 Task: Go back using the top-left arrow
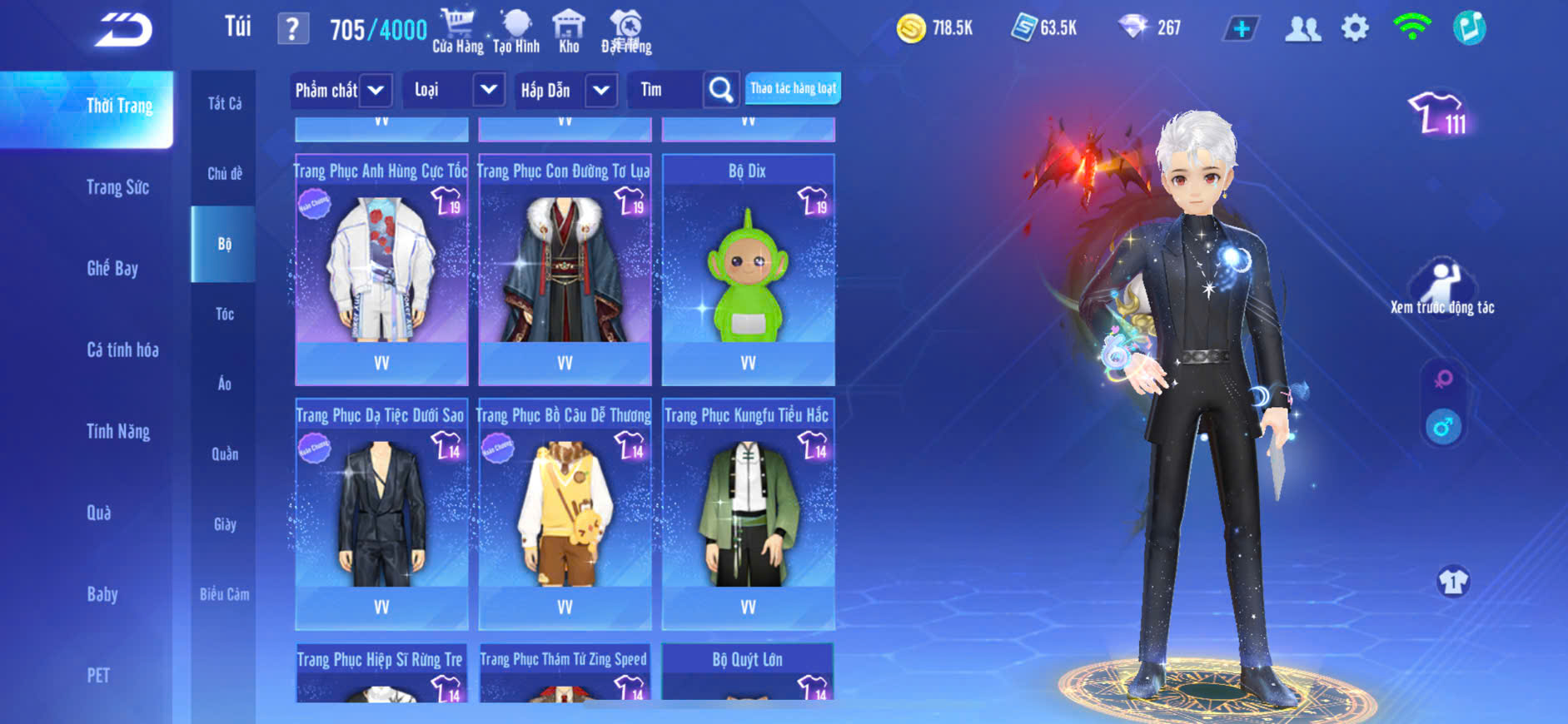point(123,30)
